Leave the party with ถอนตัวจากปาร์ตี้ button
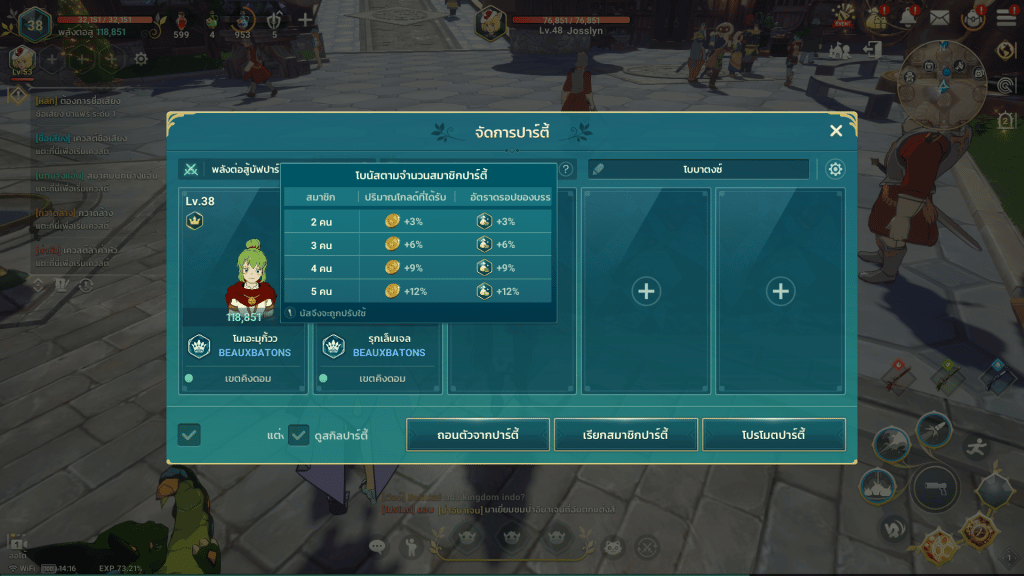Image resolution: width=1024 pixels, height=576 pixels. [x=478, y=435]
